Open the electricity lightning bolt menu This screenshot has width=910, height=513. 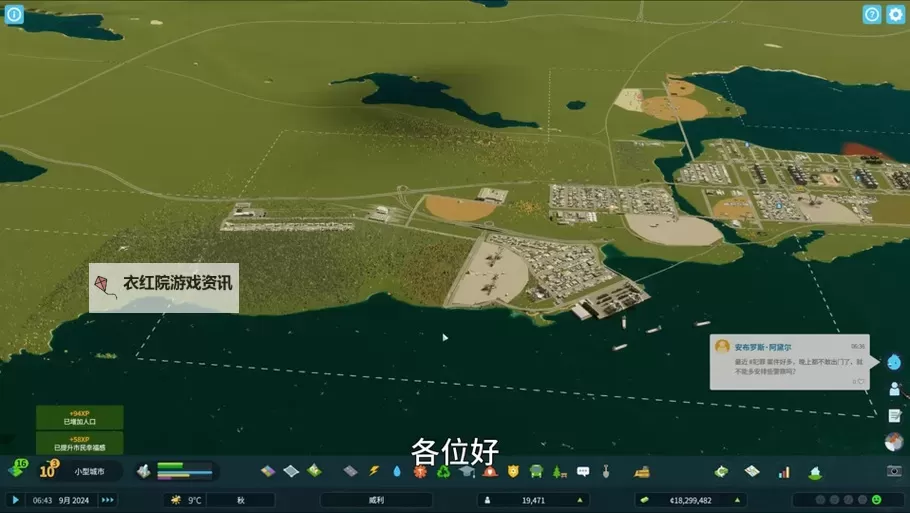(x=375, y=471)
